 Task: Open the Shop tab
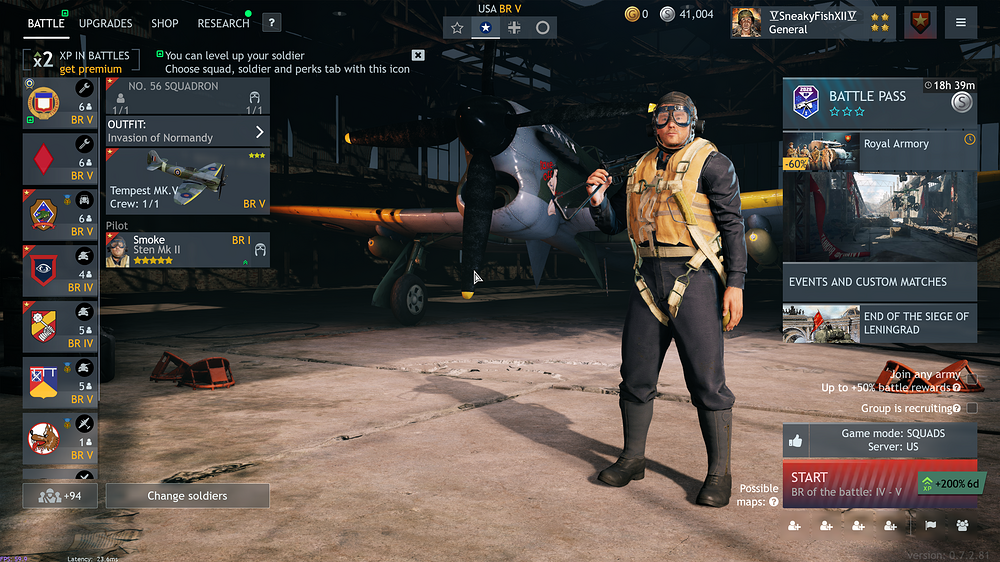coord(165,23)
